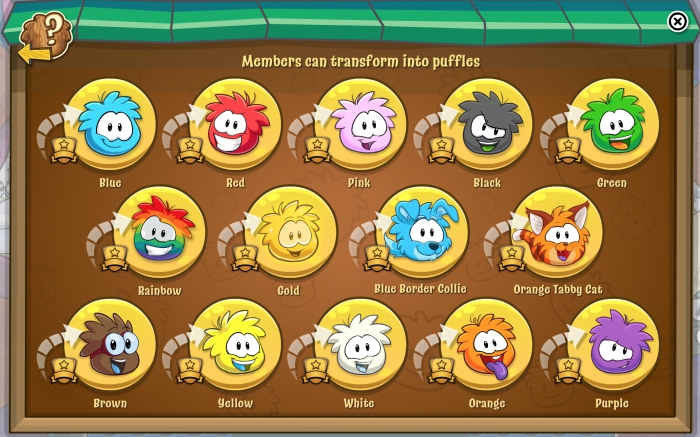
Task: Select the Green puffle coin
Action: tap(612, 125)
